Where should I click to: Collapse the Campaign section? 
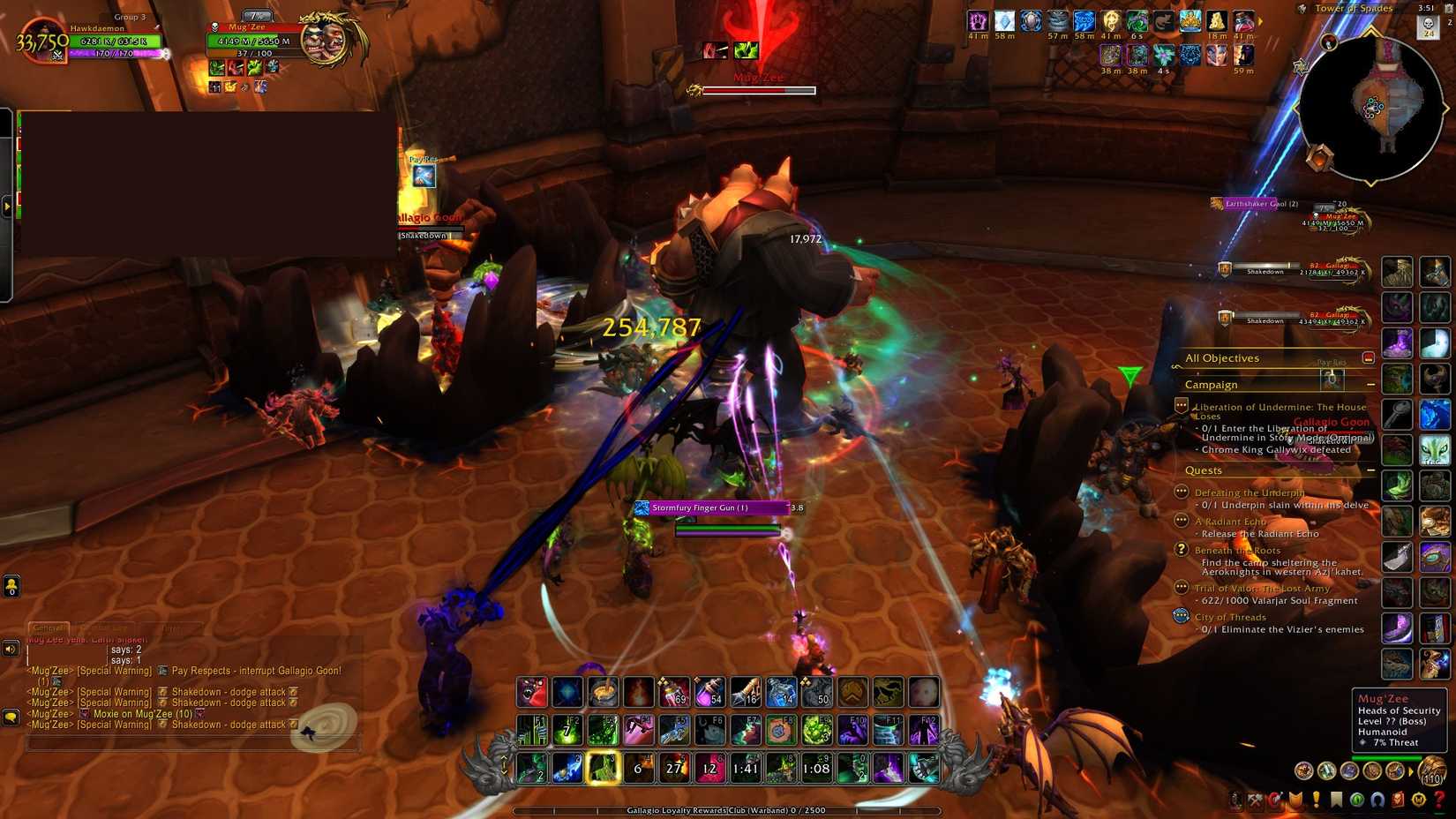click(1370, 385)
